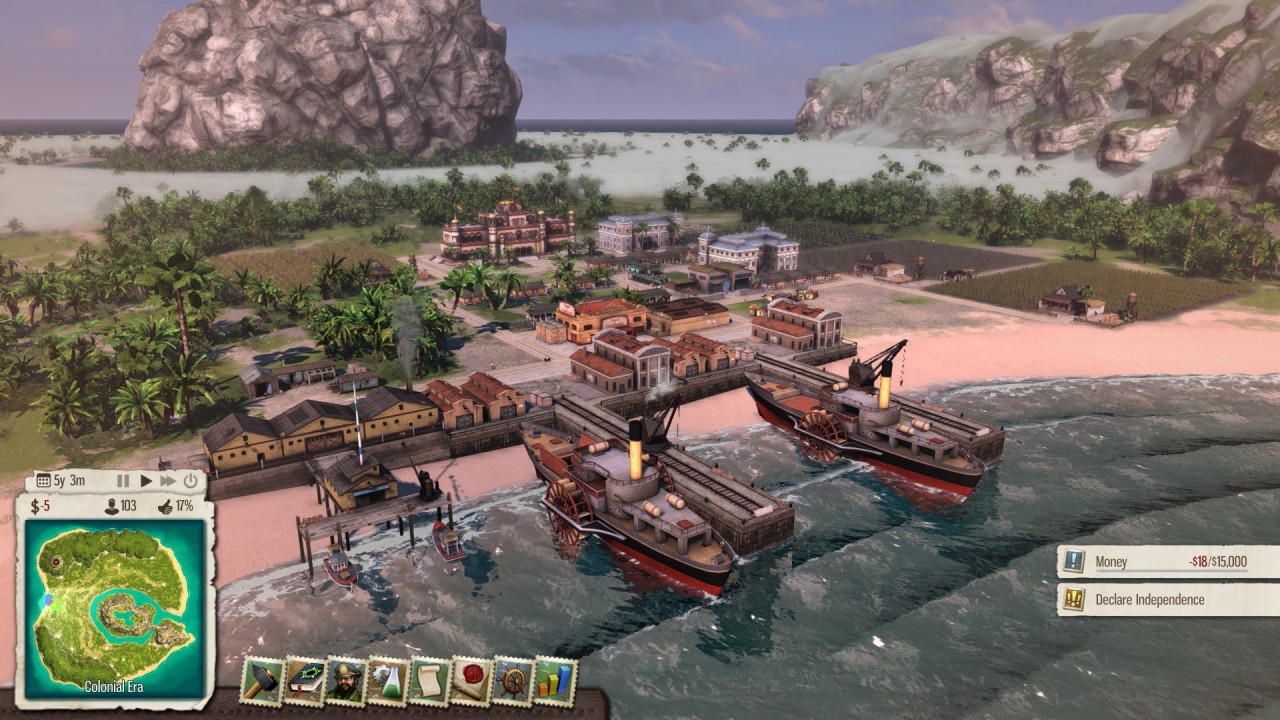Select the Money objective tracker
Screen dimensions: 1280x720
pos(1168,562)
